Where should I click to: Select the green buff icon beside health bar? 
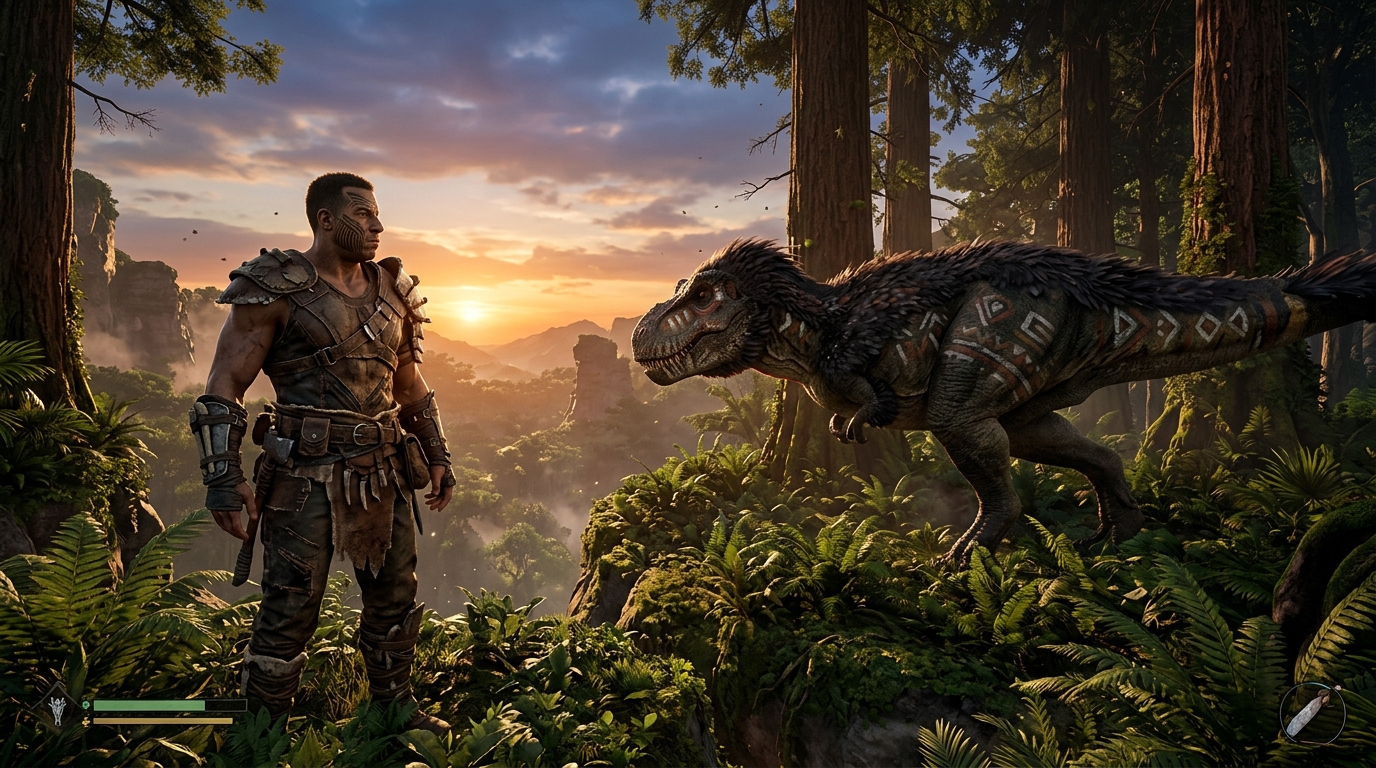(86, 704)
